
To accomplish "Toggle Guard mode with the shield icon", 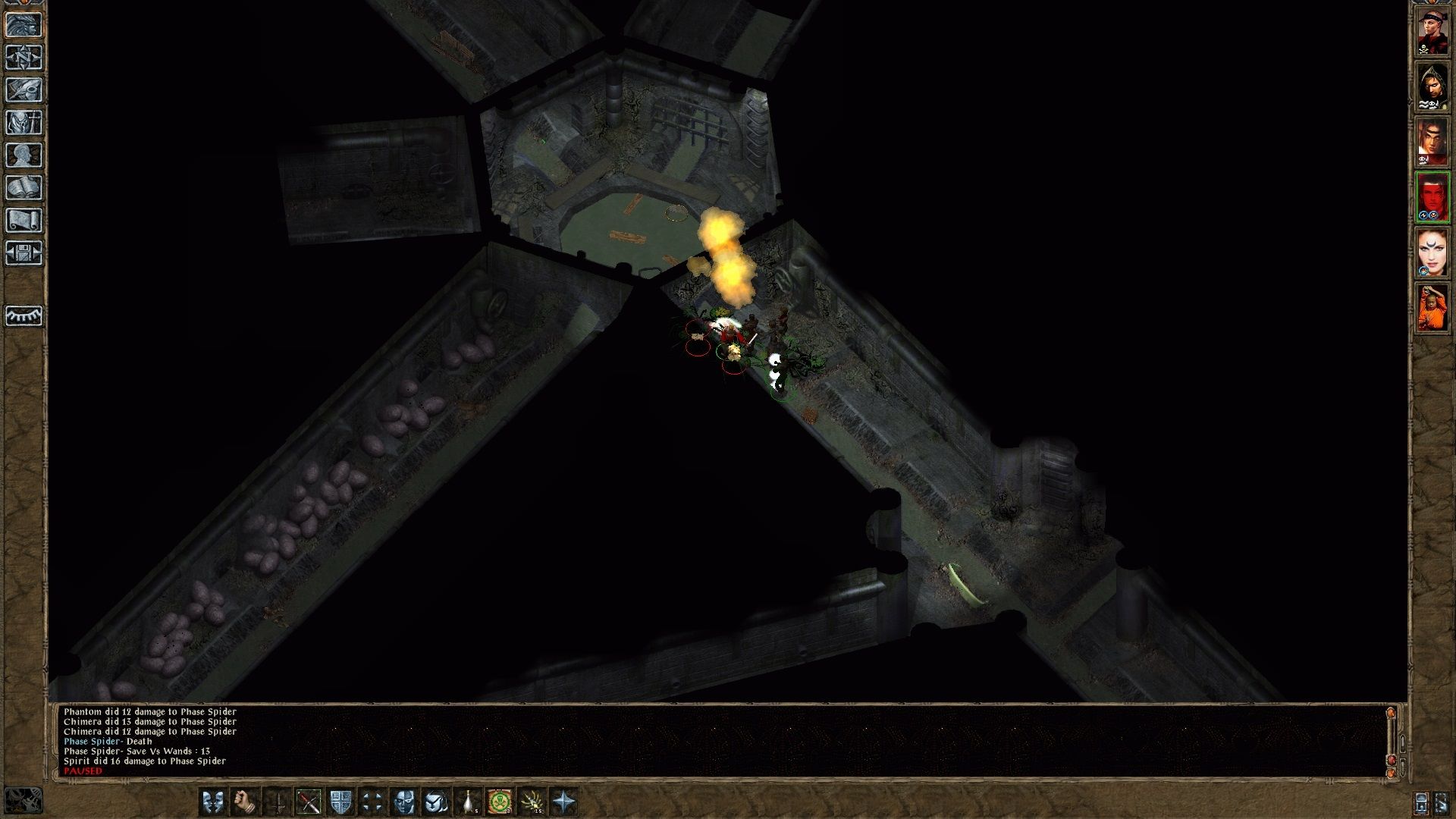I will point(340,802).
